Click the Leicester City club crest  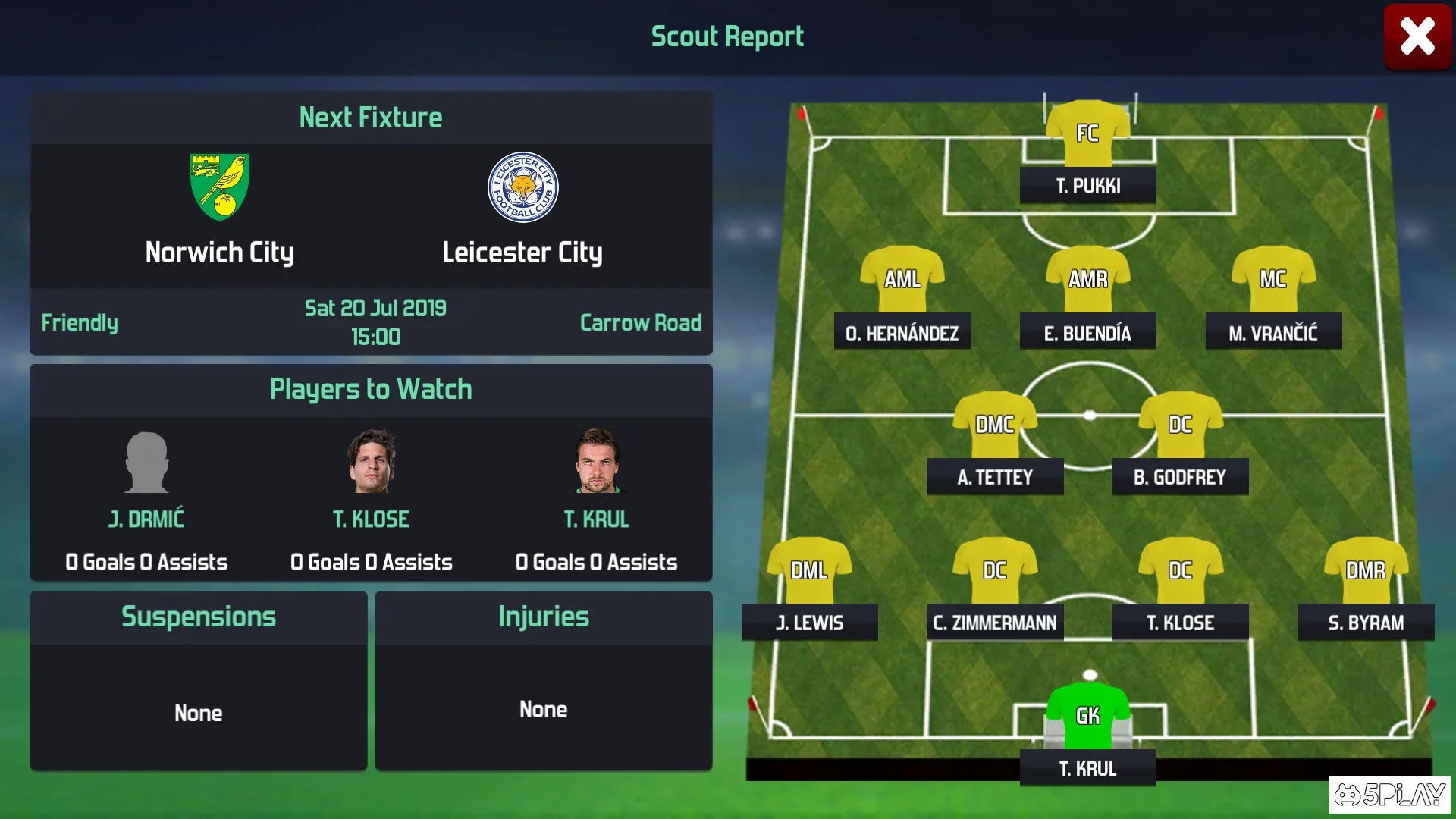[x=522, y=187]
